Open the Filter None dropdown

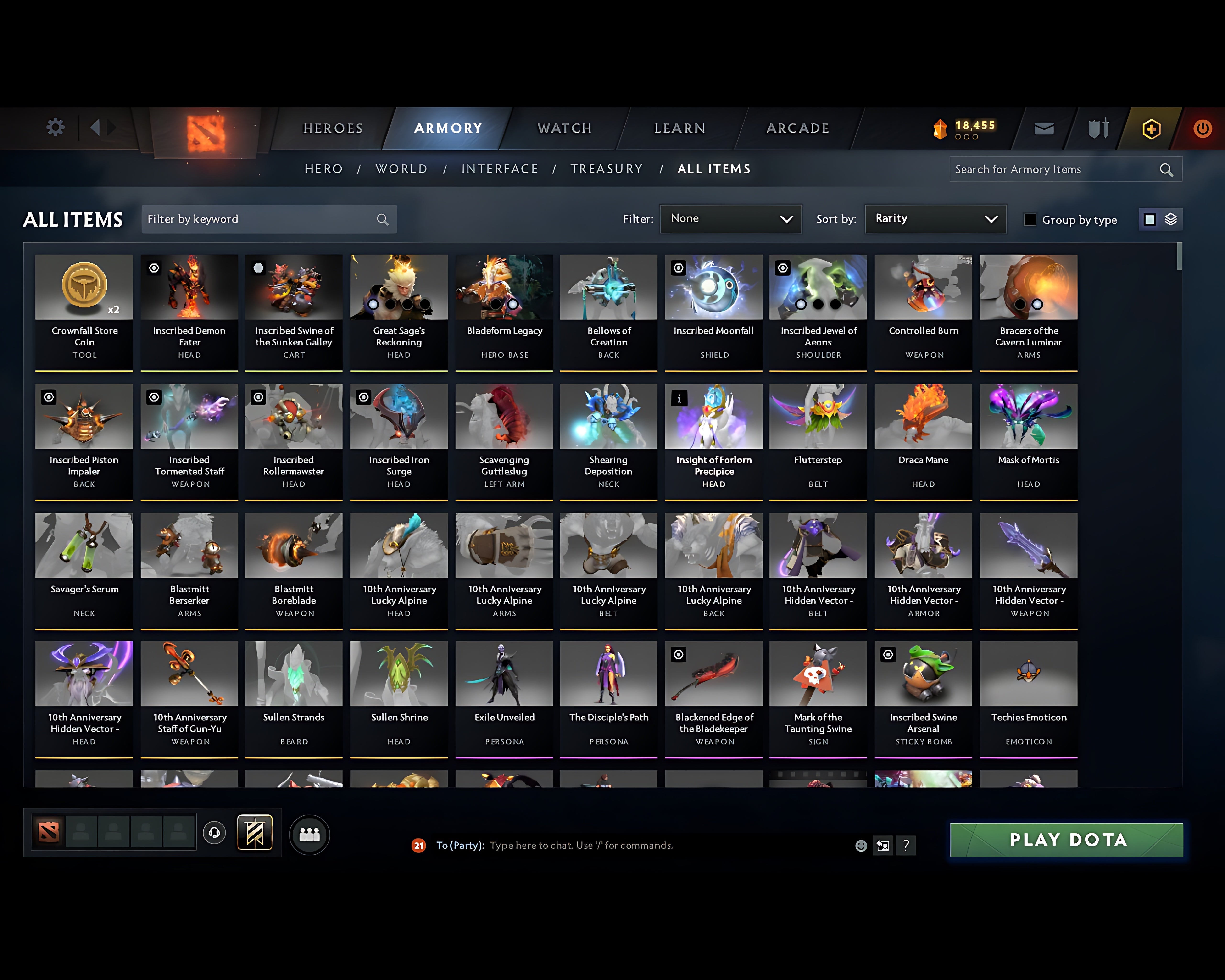(731, 219)
